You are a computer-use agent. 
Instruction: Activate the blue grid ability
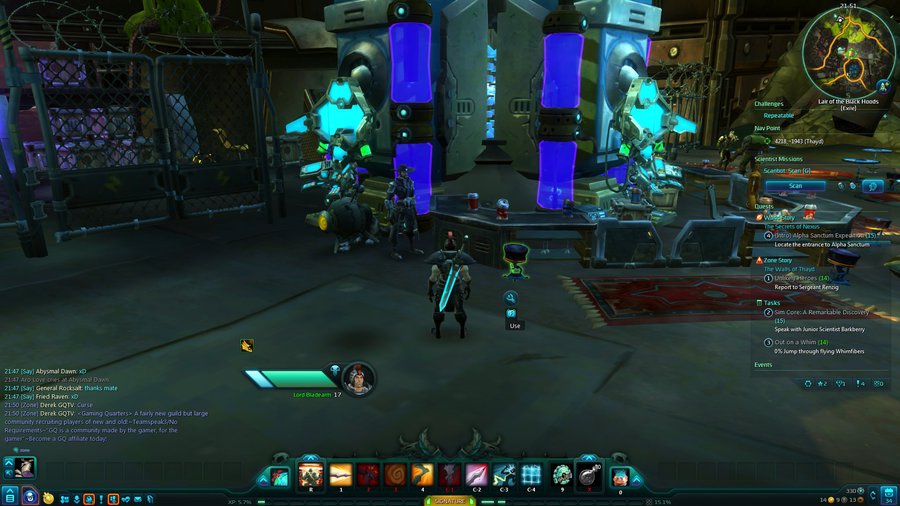pyautogui.click(x=532, y=475)
